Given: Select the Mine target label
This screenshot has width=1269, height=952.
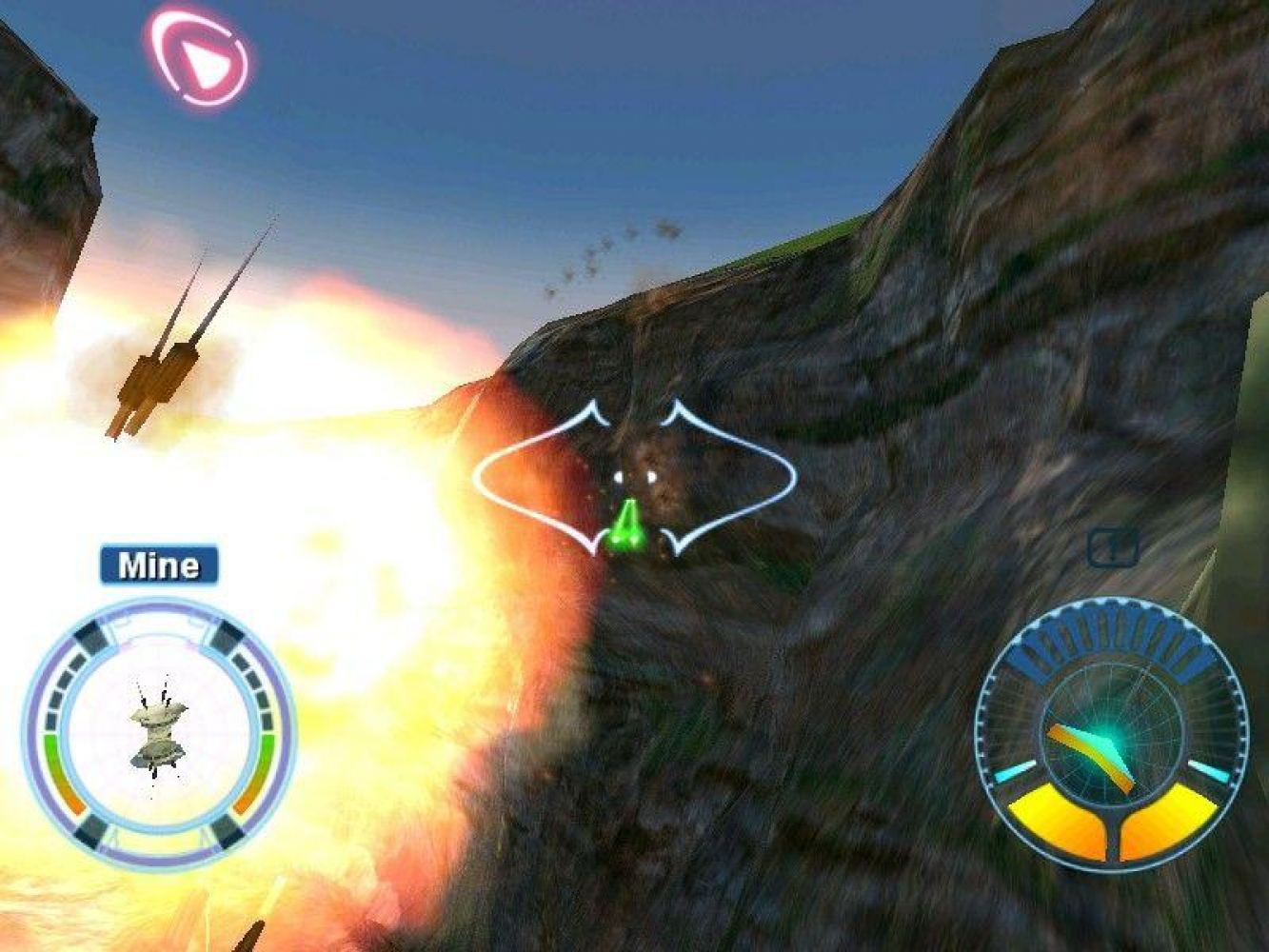Looking at the screenshot, I should tap(159, 565).
